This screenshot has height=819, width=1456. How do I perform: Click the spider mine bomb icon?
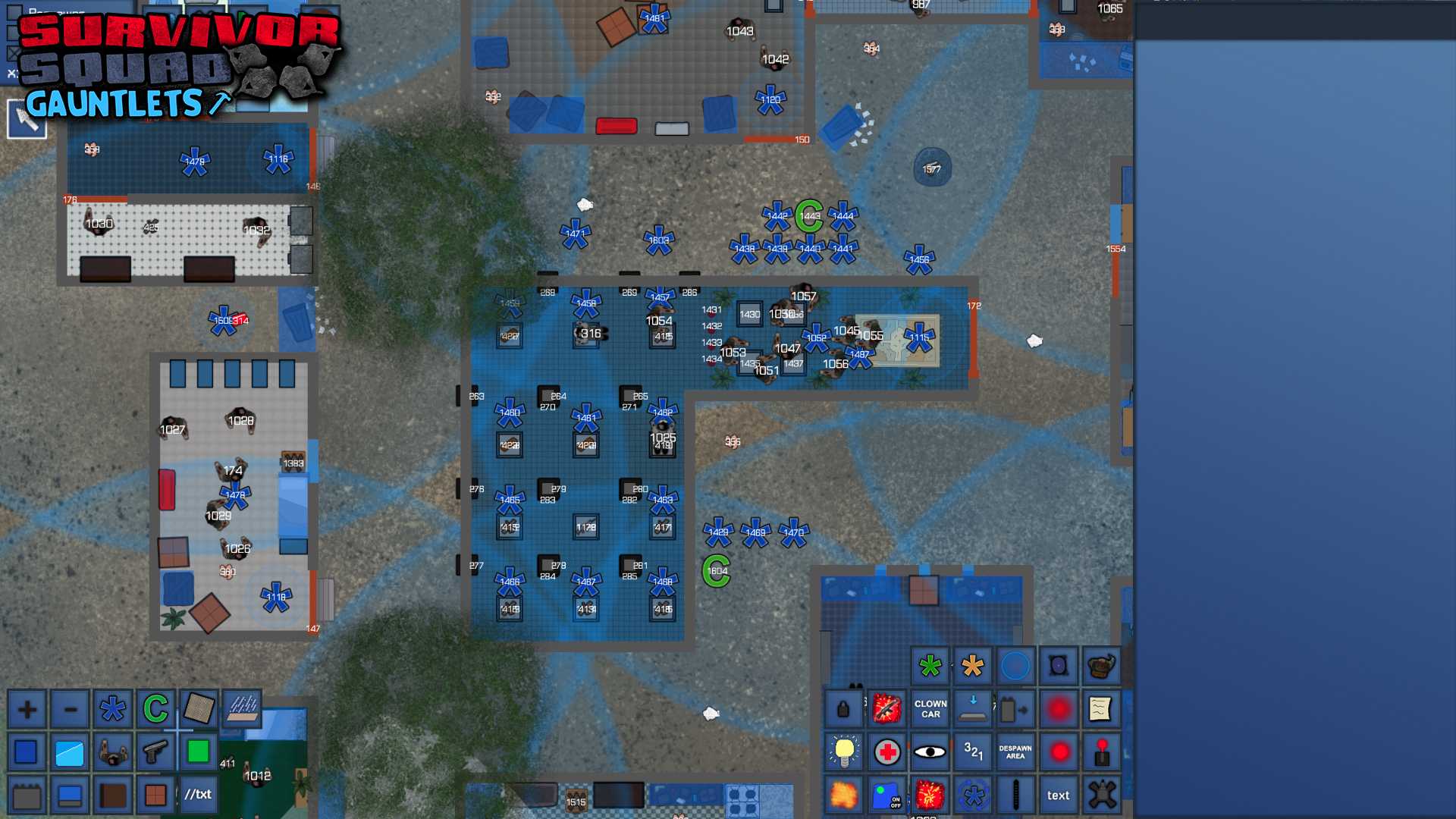[1102, 795]
